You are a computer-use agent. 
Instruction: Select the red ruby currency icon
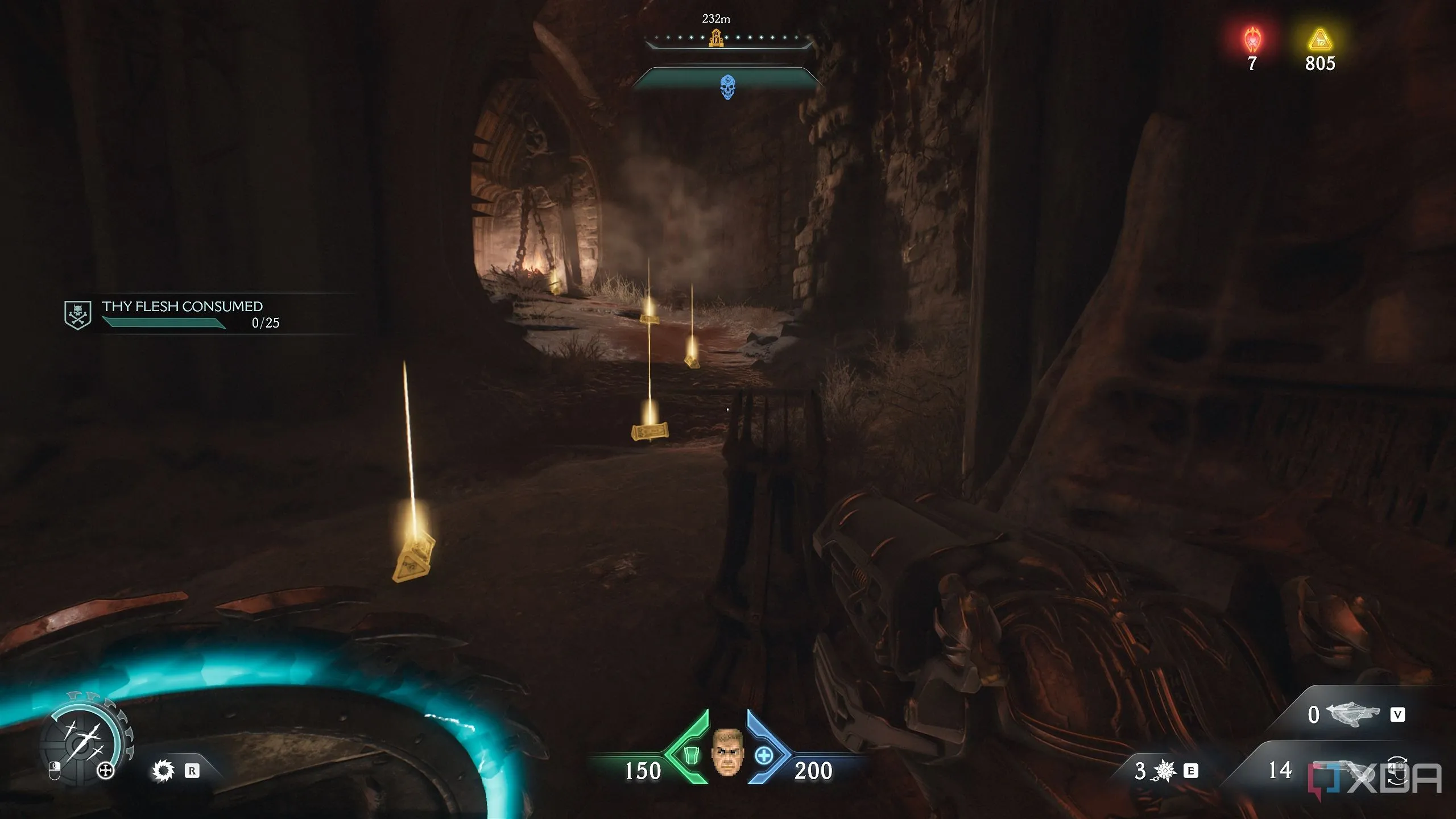pos(1252,40)
